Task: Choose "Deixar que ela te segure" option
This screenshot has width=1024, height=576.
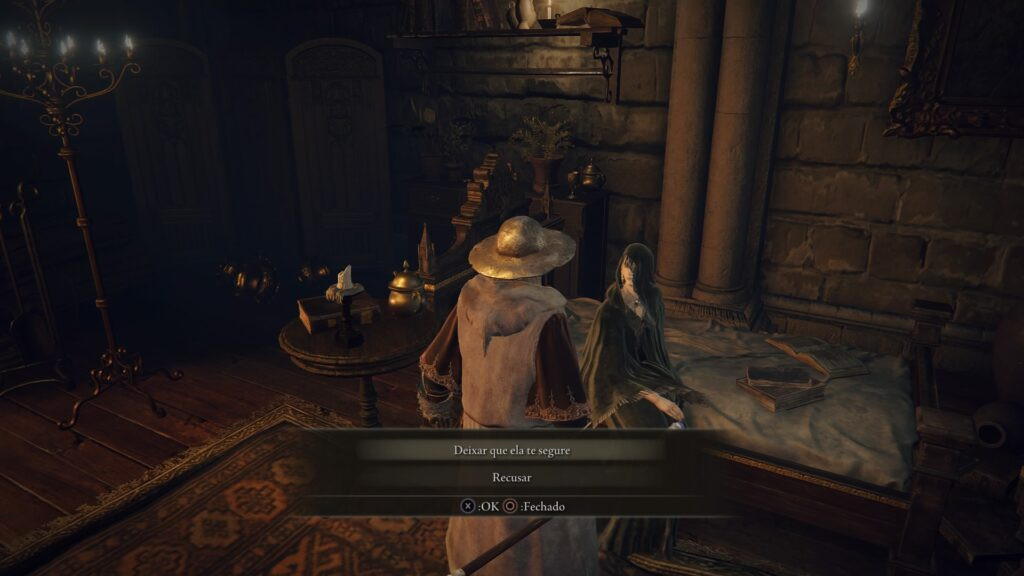Action: click(512, 450)
